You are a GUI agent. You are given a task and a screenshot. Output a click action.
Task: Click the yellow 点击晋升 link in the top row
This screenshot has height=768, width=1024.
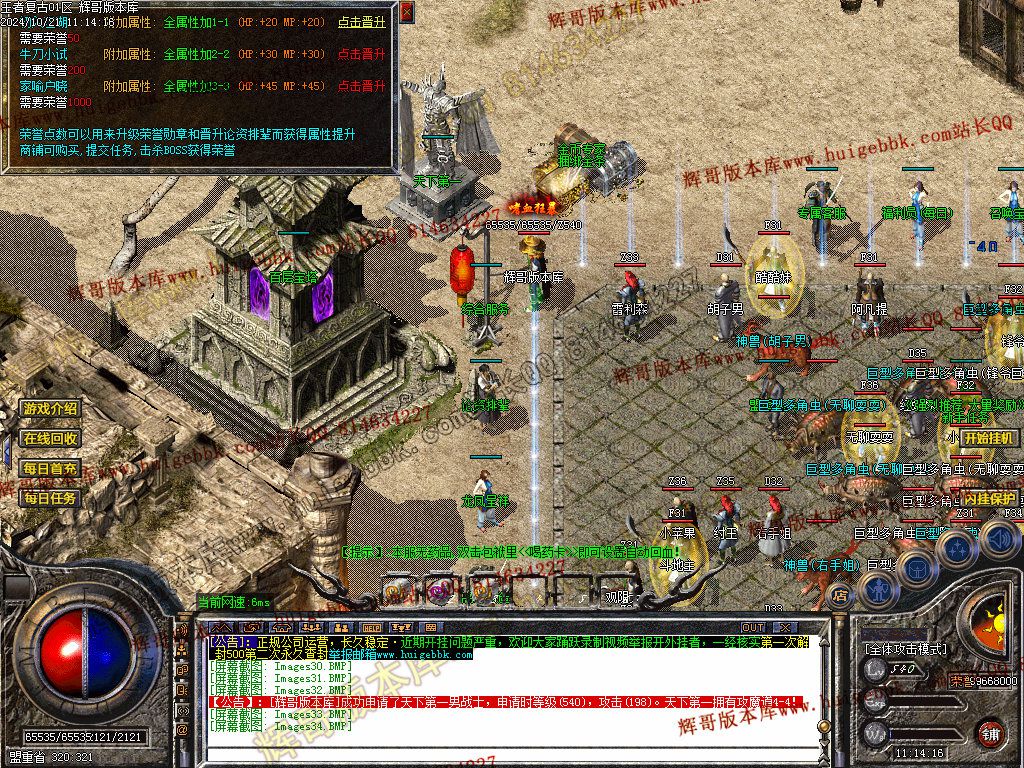pos(361,22)
